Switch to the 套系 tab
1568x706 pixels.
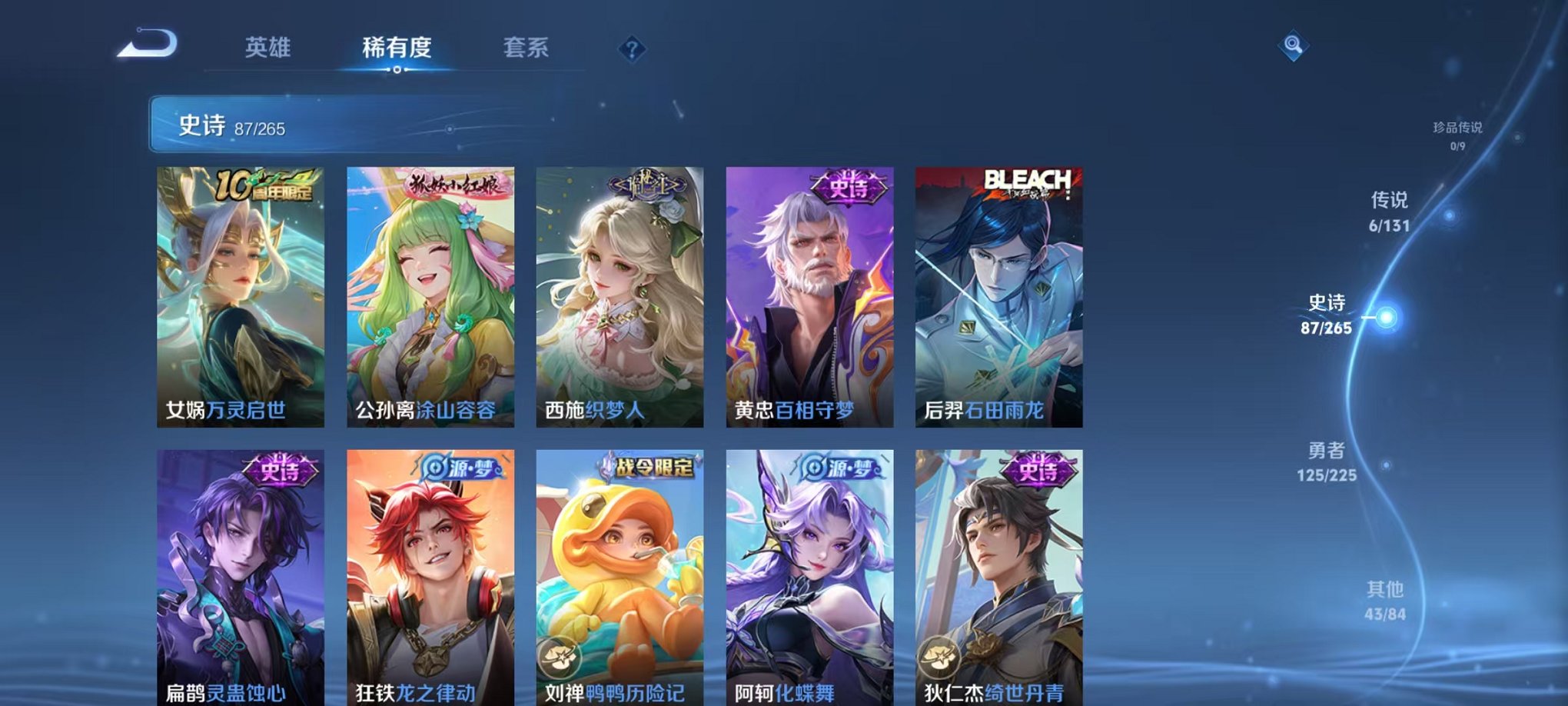tap(526, 48)
